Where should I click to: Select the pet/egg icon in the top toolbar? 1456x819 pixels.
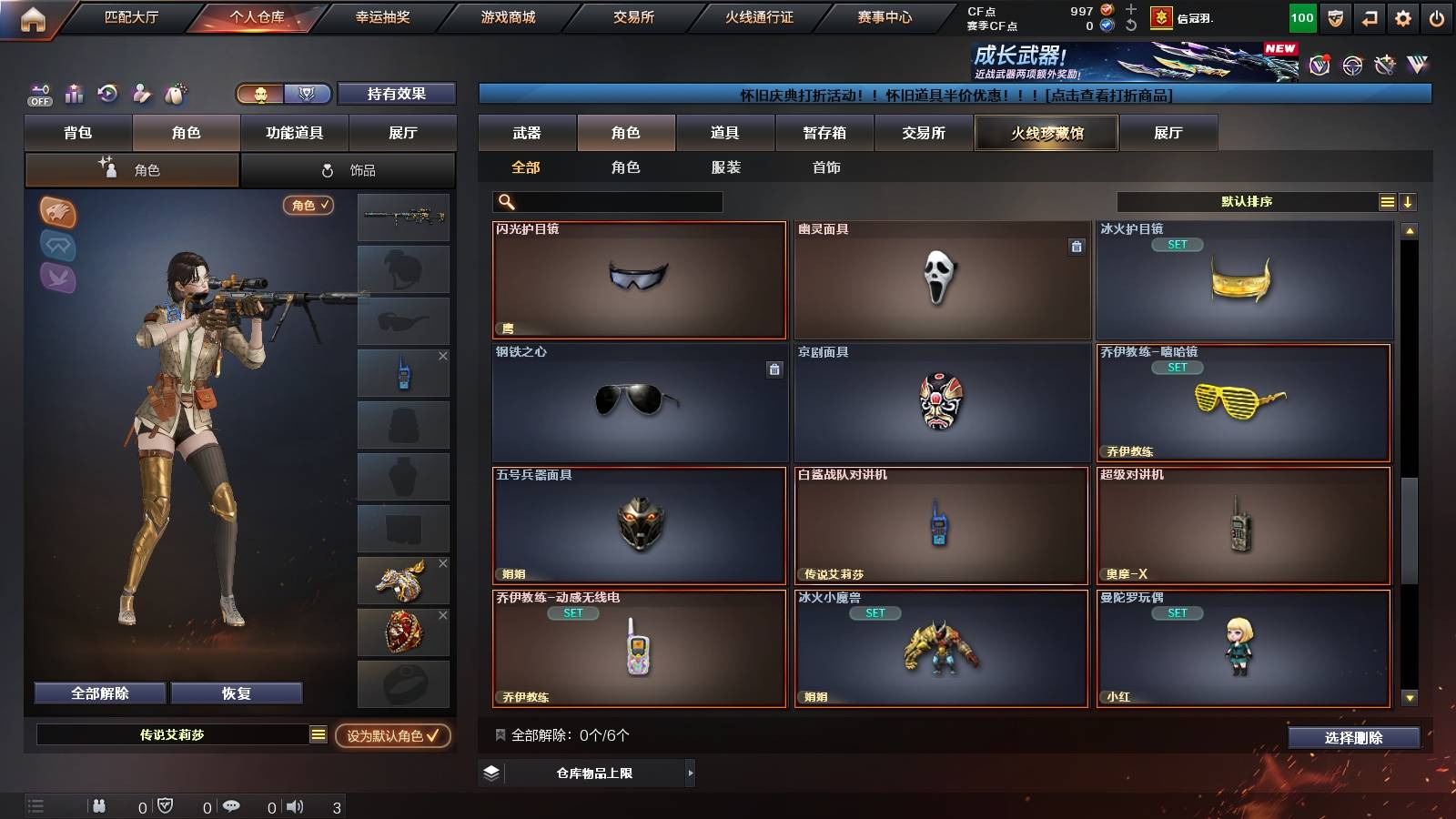pos(173,94)
